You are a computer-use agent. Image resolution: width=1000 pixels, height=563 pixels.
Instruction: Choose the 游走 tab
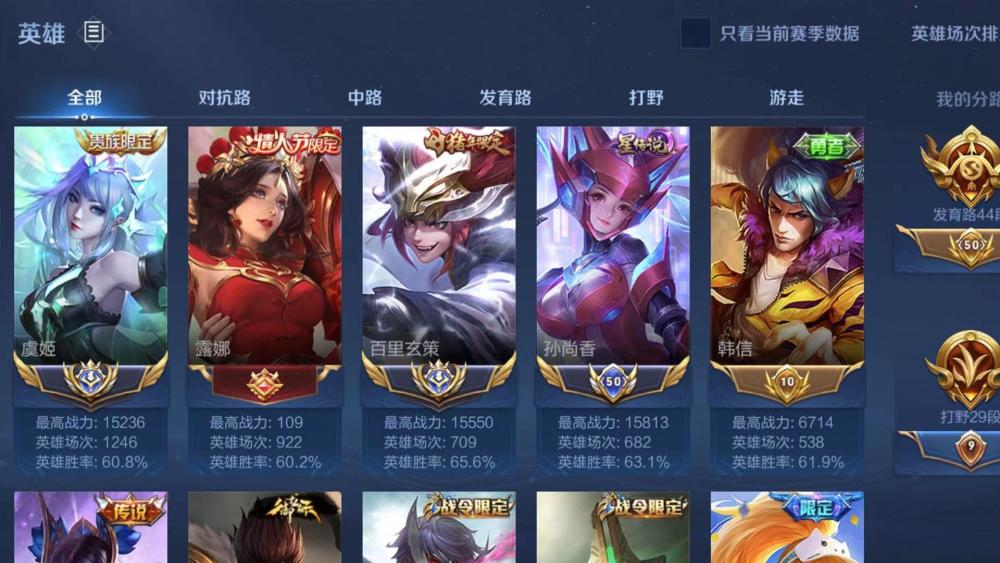(x=786, y=98)
